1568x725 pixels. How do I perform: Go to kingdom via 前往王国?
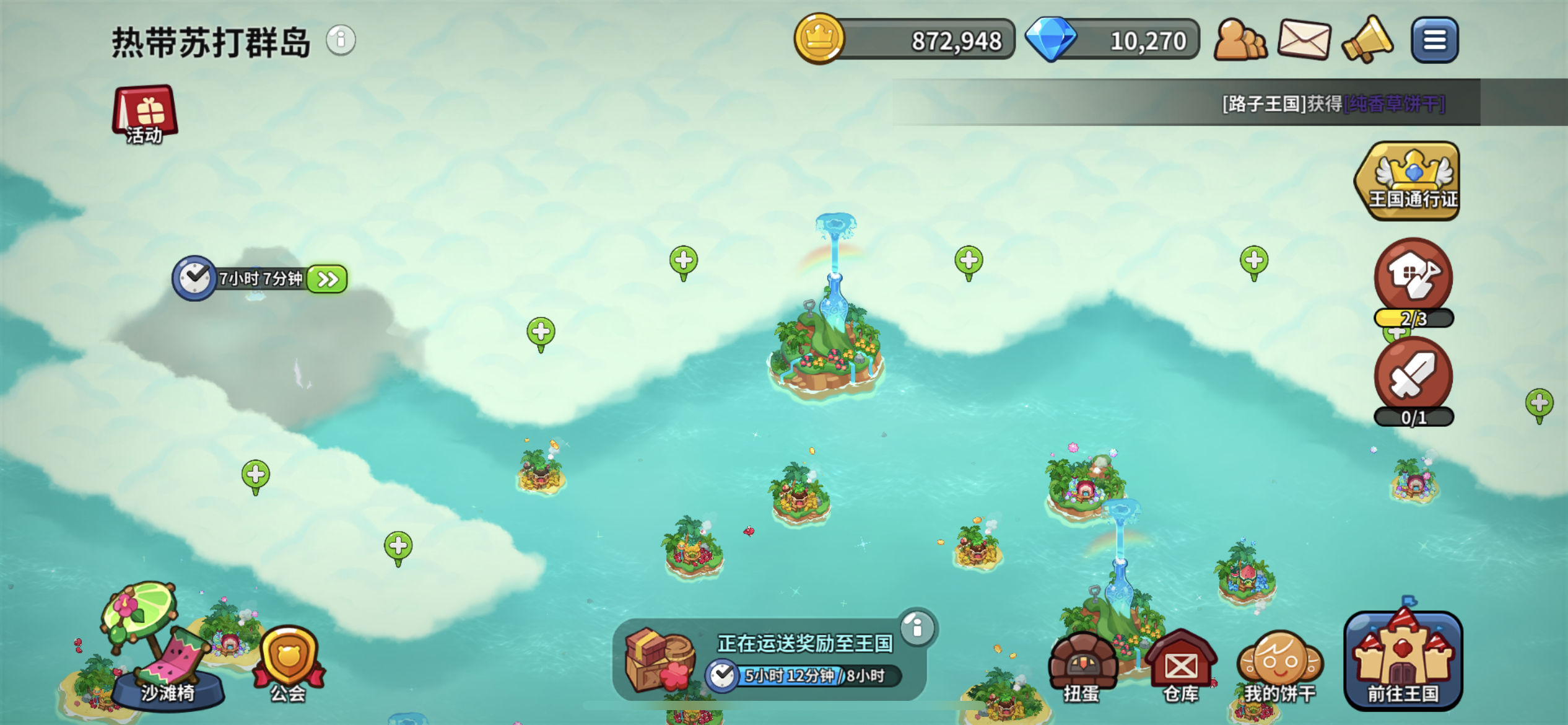[1403, 661]
